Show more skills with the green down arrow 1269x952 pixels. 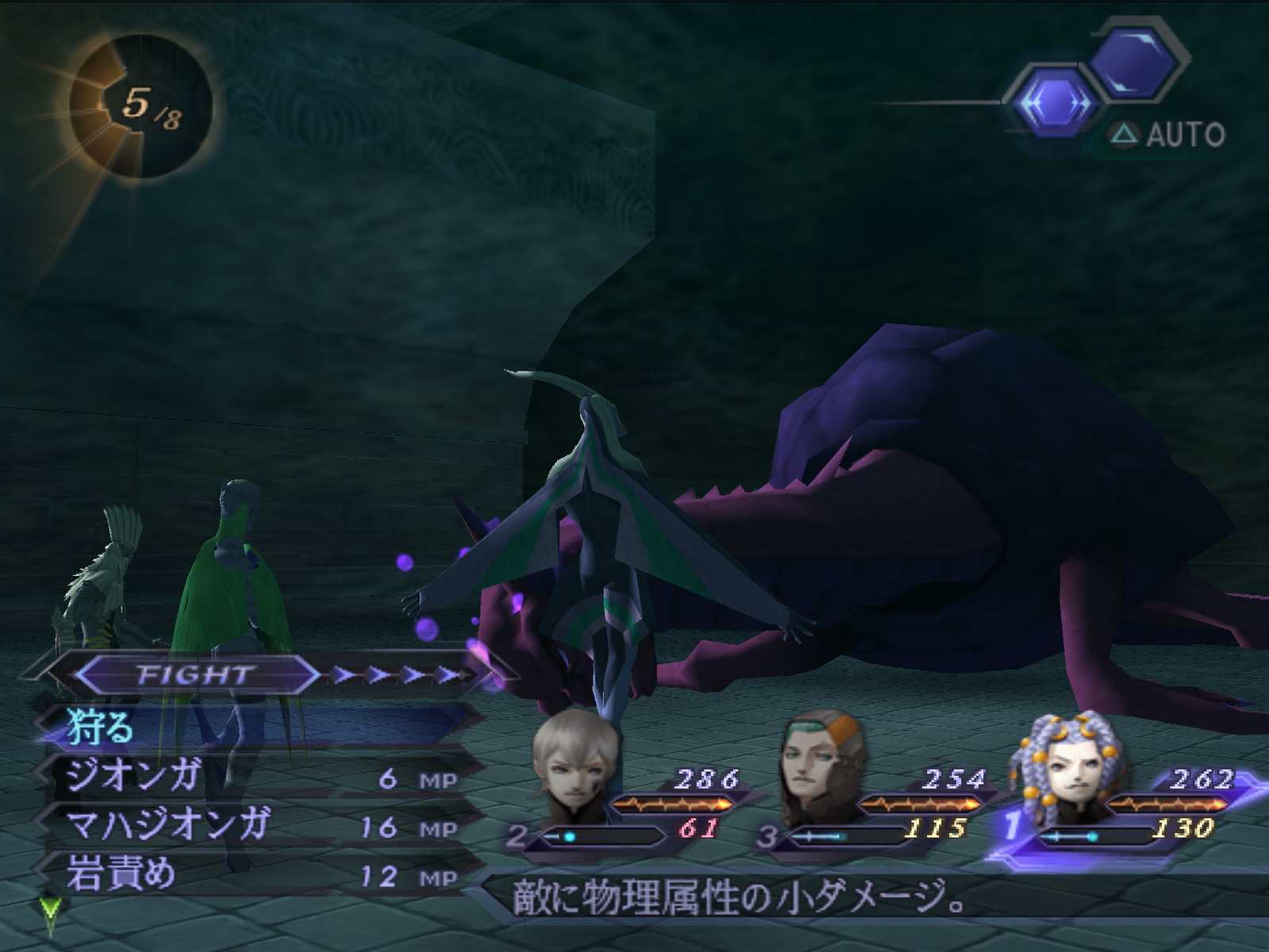coord(51,914)
